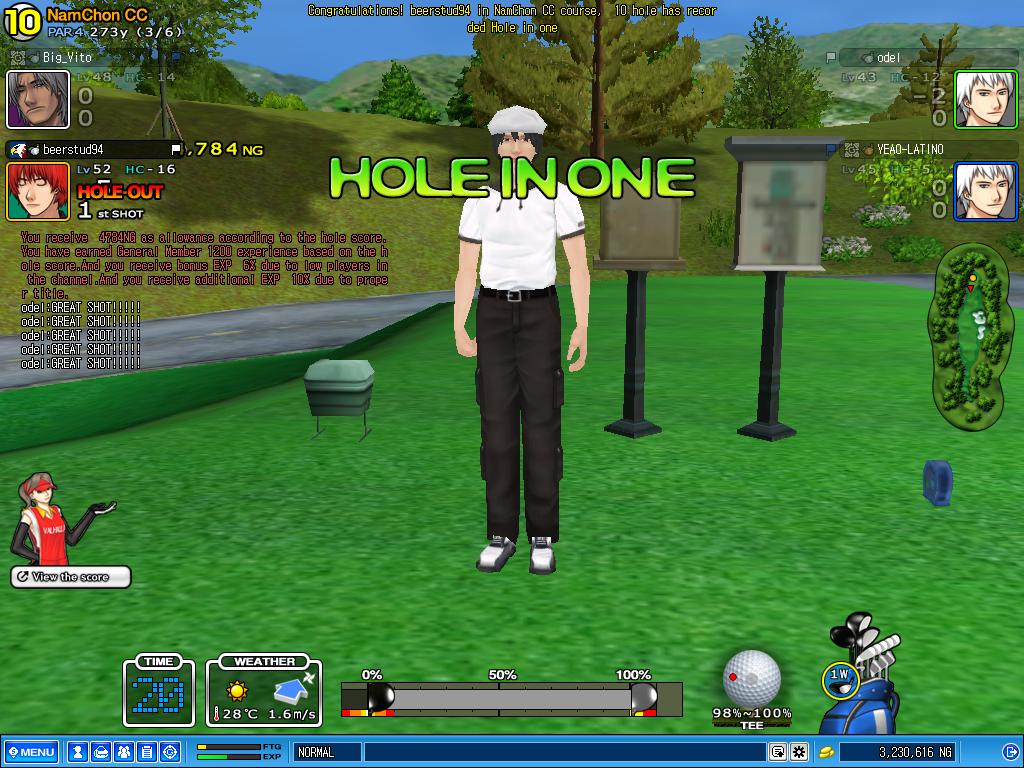The image size is (1024, 768).
Task: Open the MENU button
Action: click(x=30, y=752)
